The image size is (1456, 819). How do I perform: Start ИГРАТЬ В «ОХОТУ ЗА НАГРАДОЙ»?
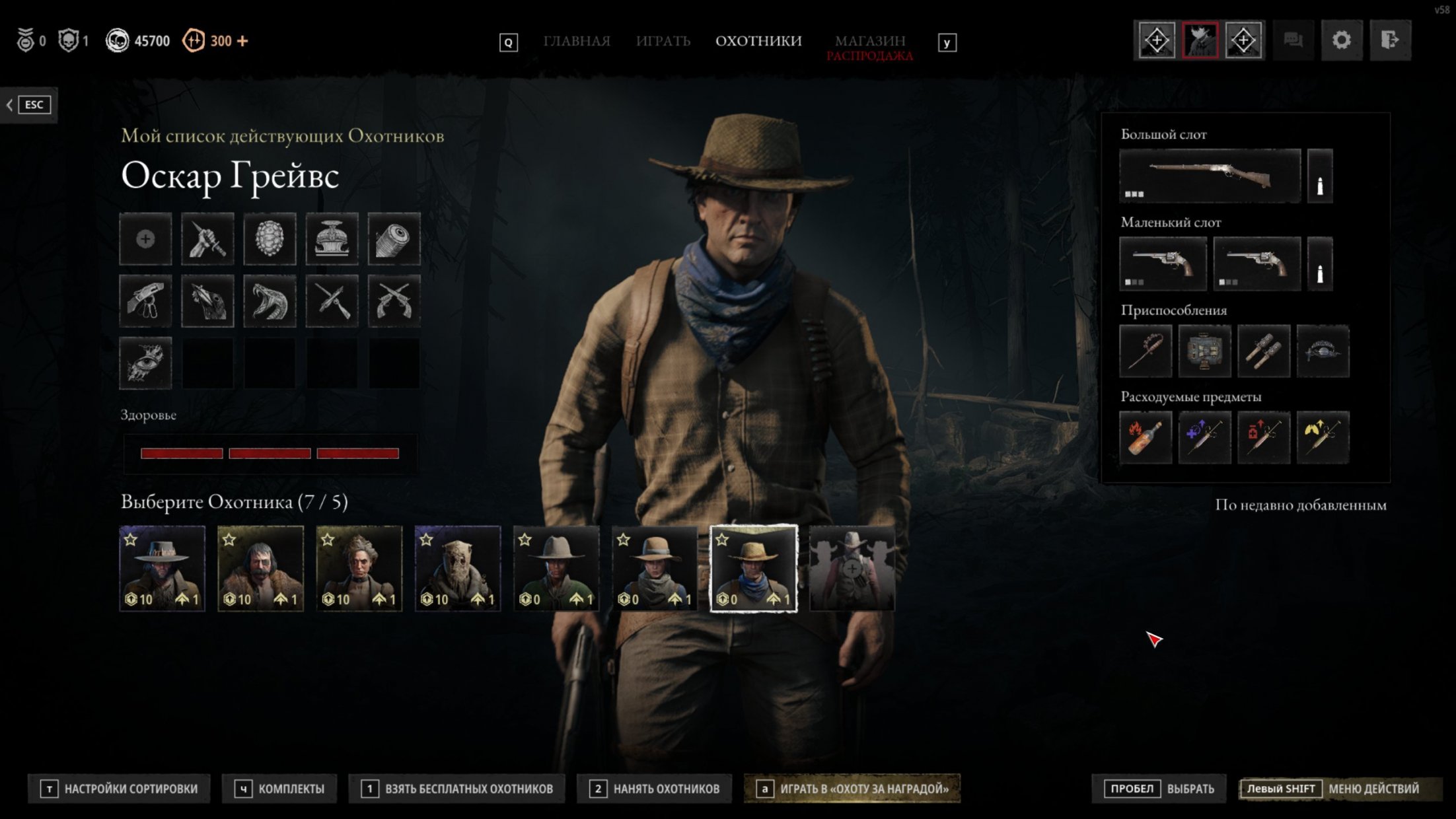852,789
